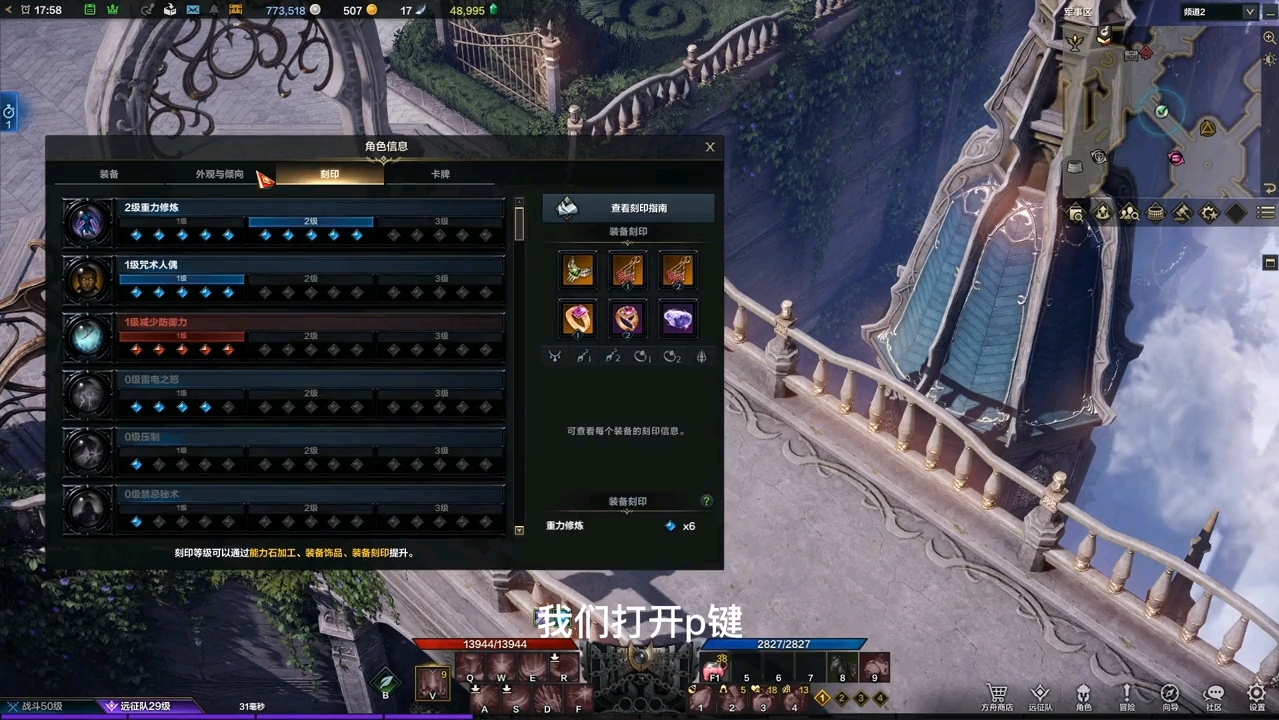Open the 设置 settings menu
Screen dimensions: 1279x720
1257,696
